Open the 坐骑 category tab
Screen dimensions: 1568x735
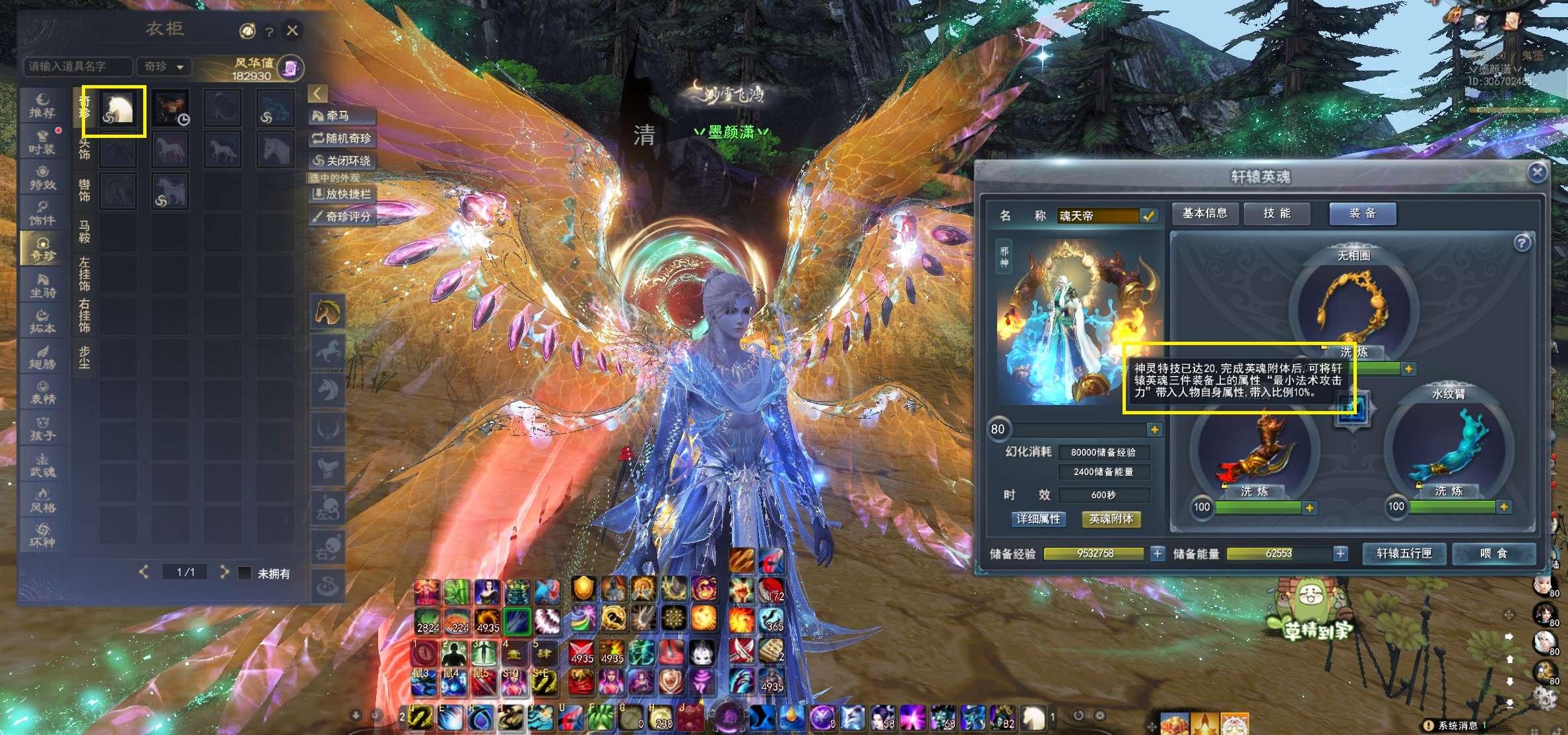42,285
